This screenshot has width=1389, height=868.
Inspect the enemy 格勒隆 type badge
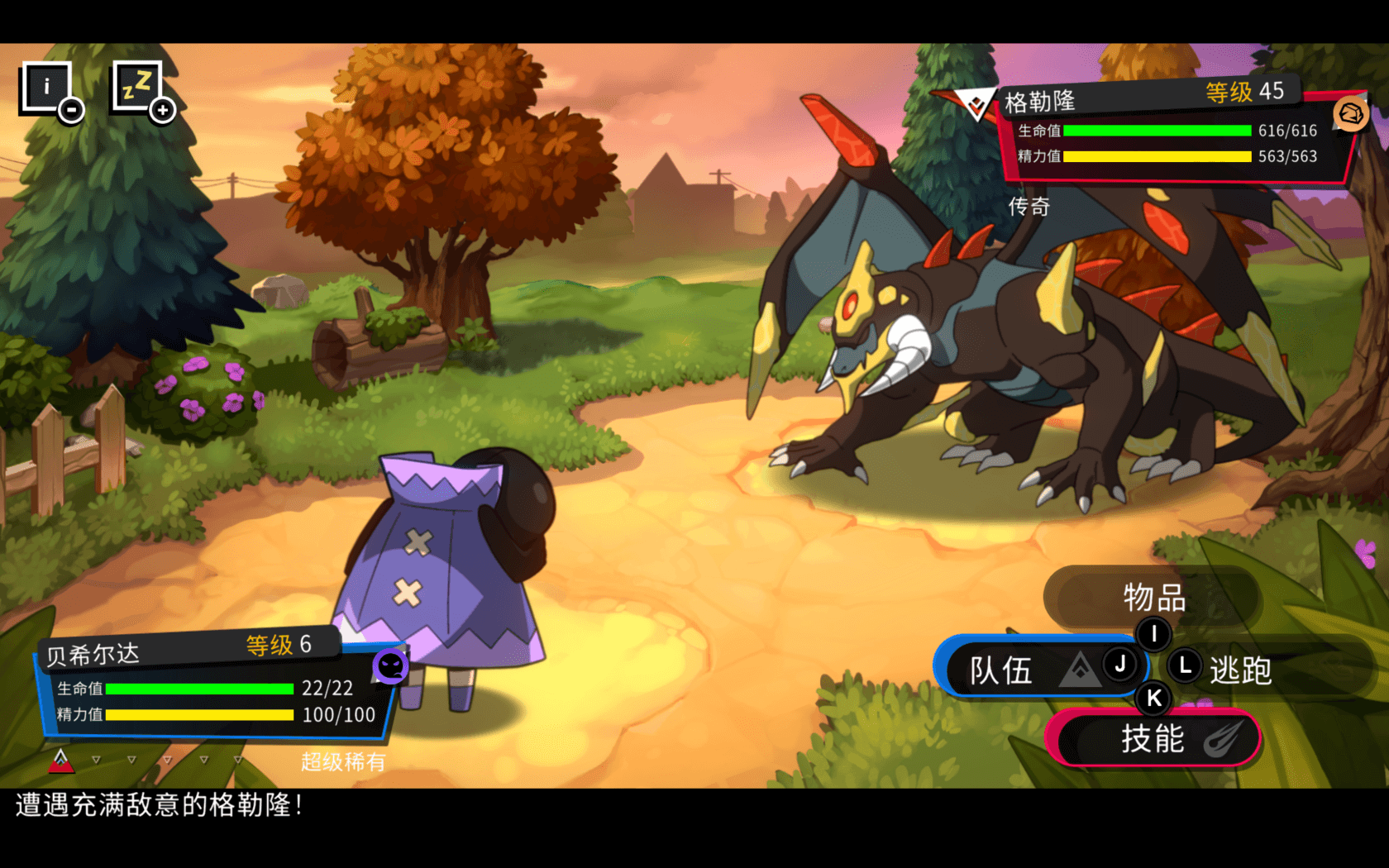tap(1350, 113)
